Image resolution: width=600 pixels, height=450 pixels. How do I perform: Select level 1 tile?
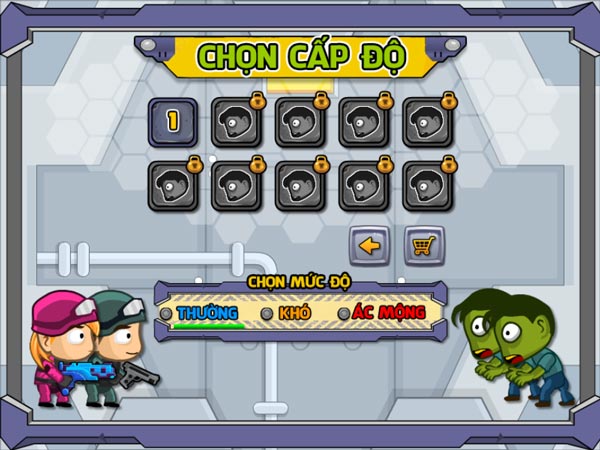pyautogui.click(x=172, y=121)
